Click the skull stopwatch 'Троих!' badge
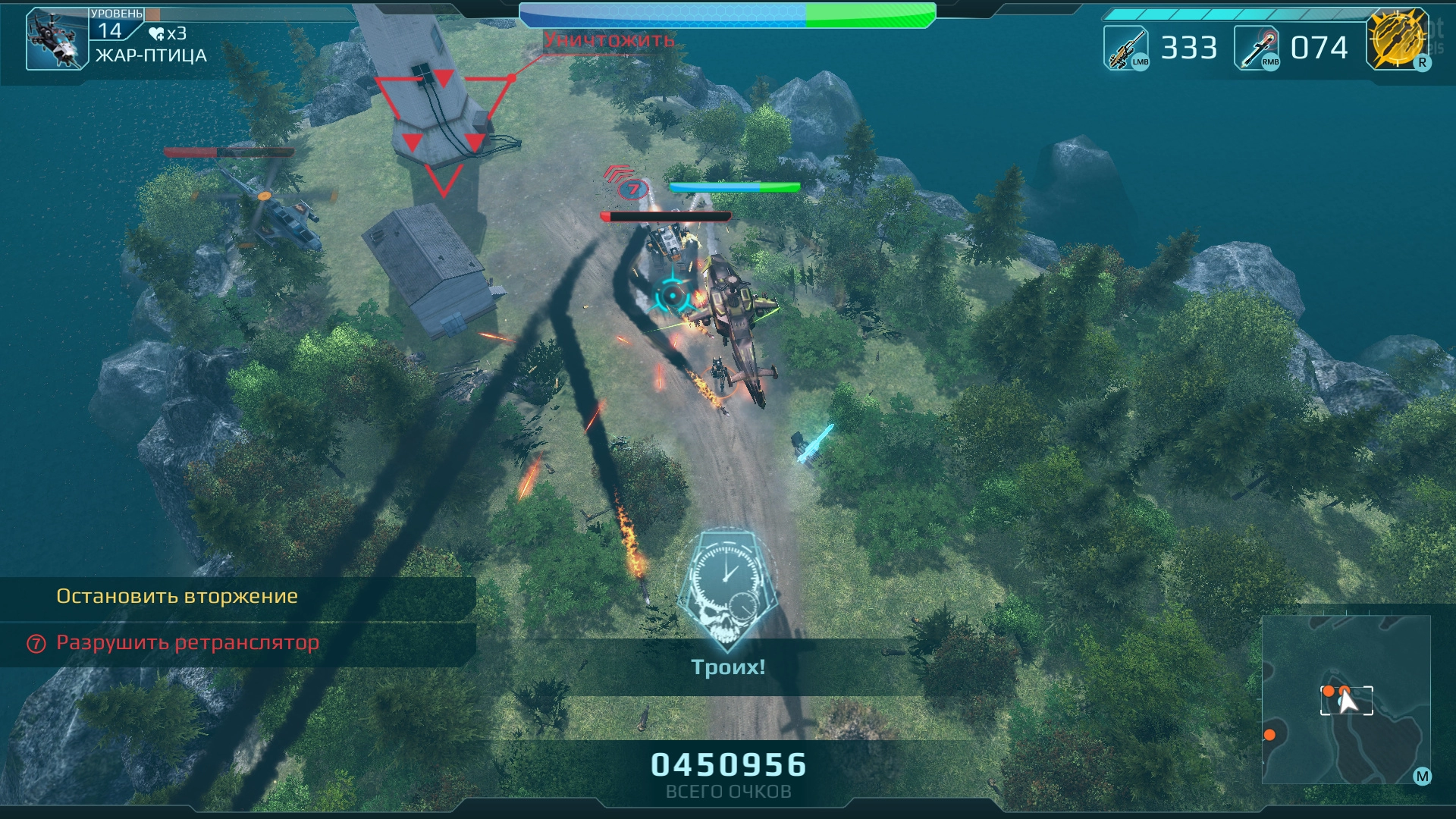The image size is (1456, 819). [727, 591]
